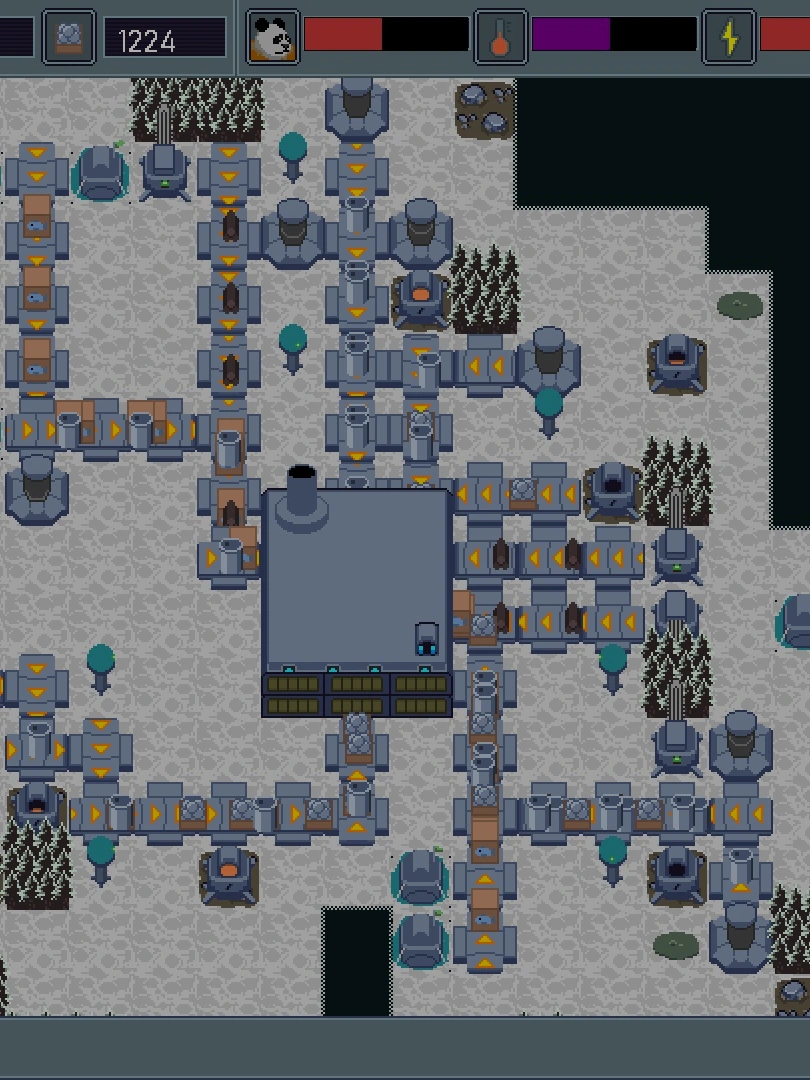Click the lightning bolt energy icon
This screenshot has height=1080, width=810.
coord(729,38)
